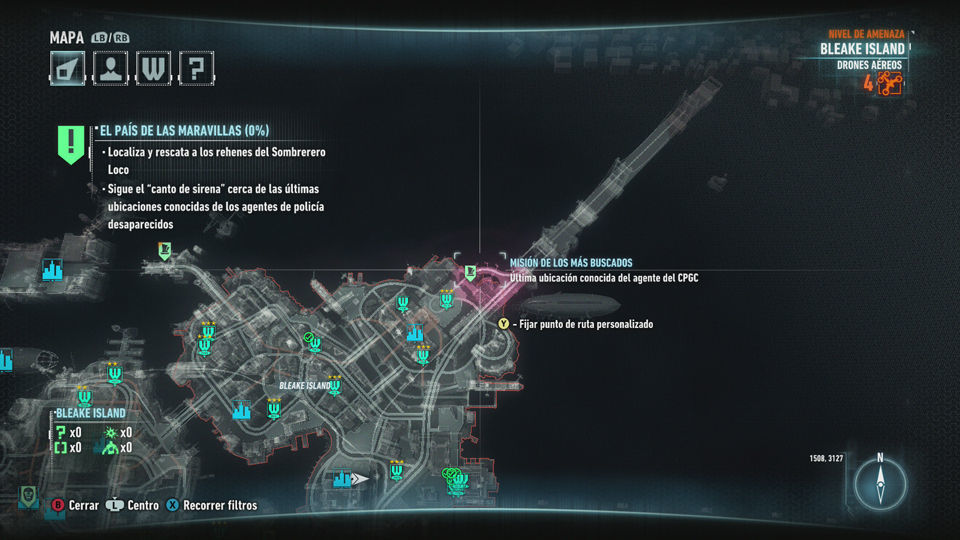
Task: Select the AR challenge marker with the green checkmark
Action: point(313,342)
